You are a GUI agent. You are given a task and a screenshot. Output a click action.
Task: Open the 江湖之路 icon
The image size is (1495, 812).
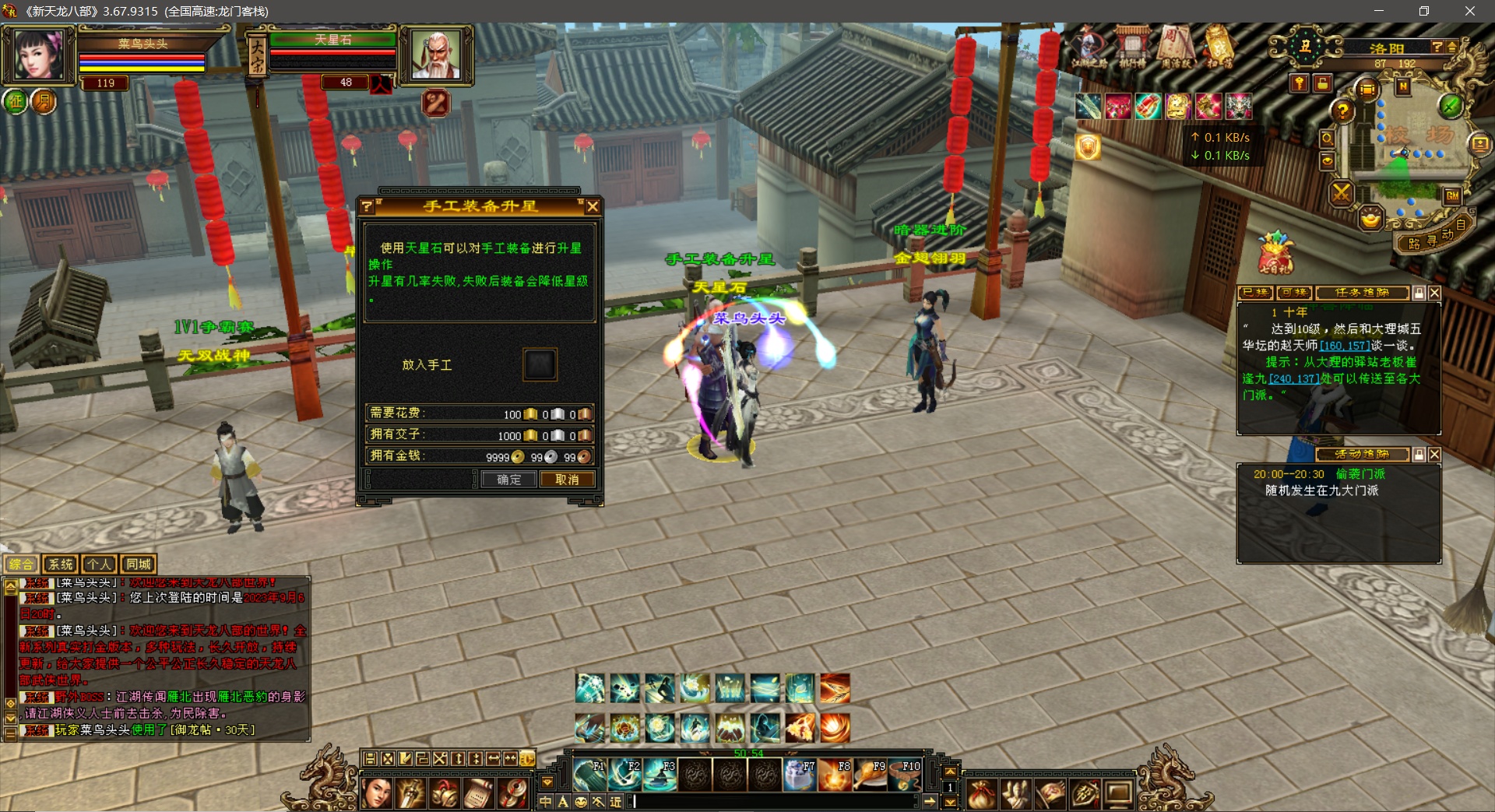(1089, 48)
